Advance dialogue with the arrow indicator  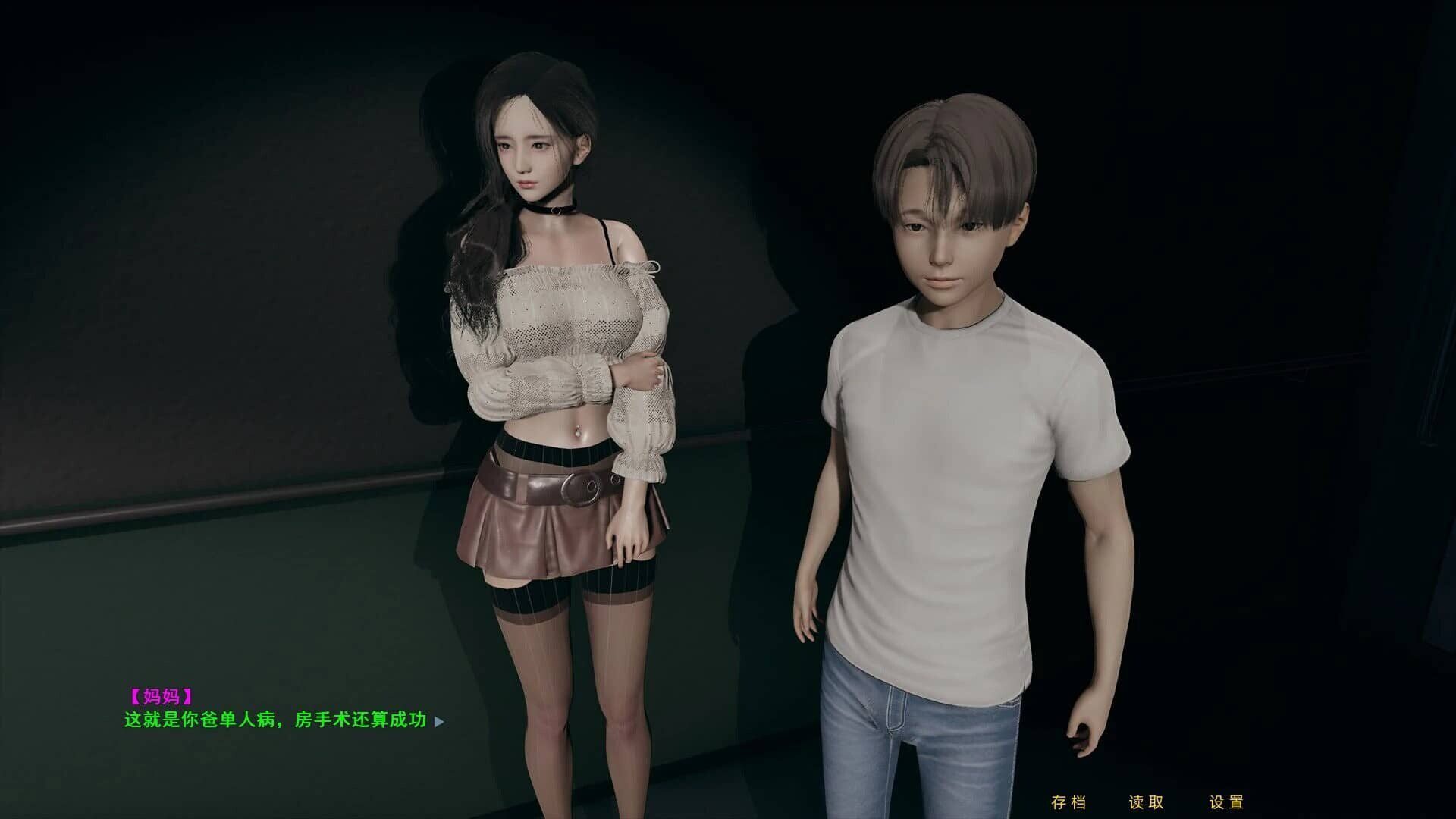[x=439, y=721]
